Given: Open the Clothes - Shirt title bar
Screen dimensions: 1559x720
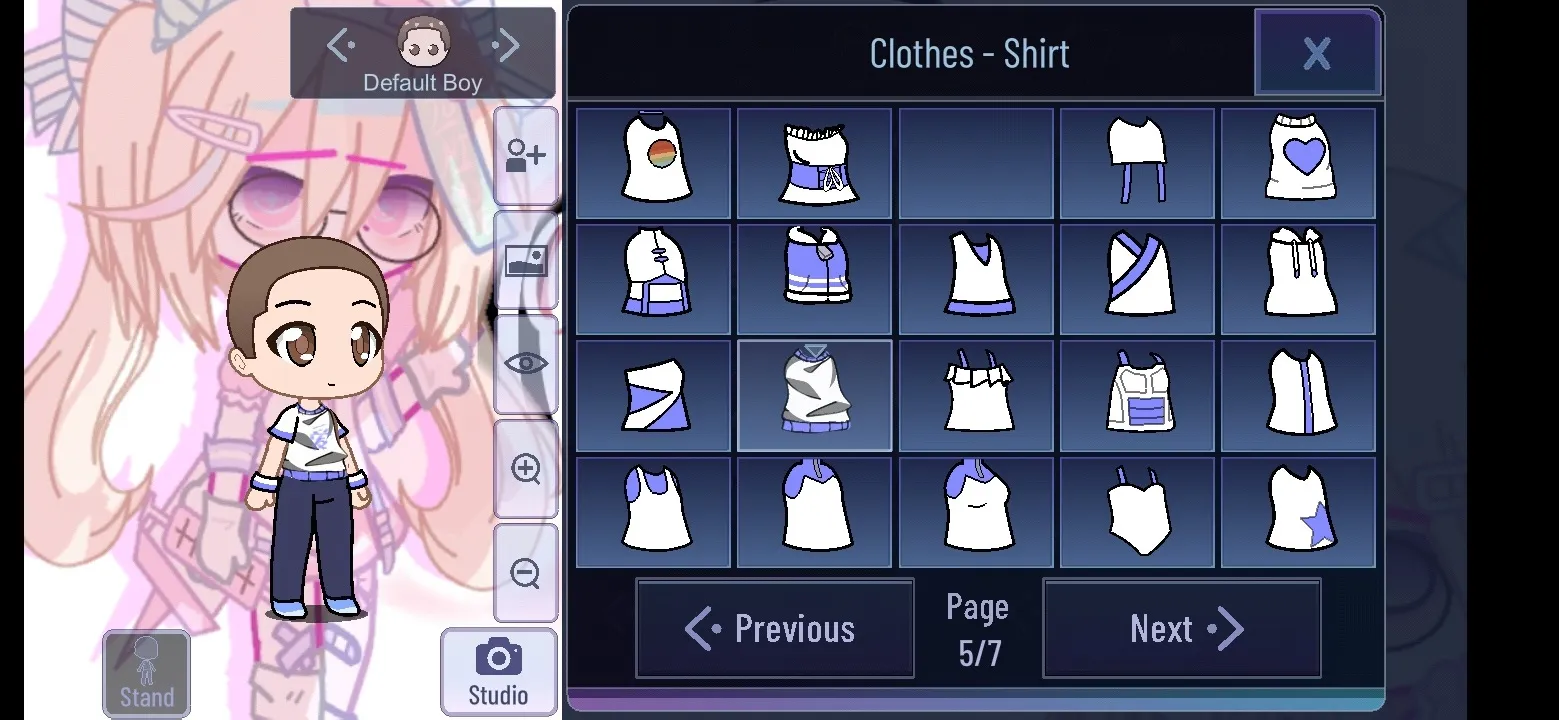Looking at the screenshot, I should click(x=969, y=53).
